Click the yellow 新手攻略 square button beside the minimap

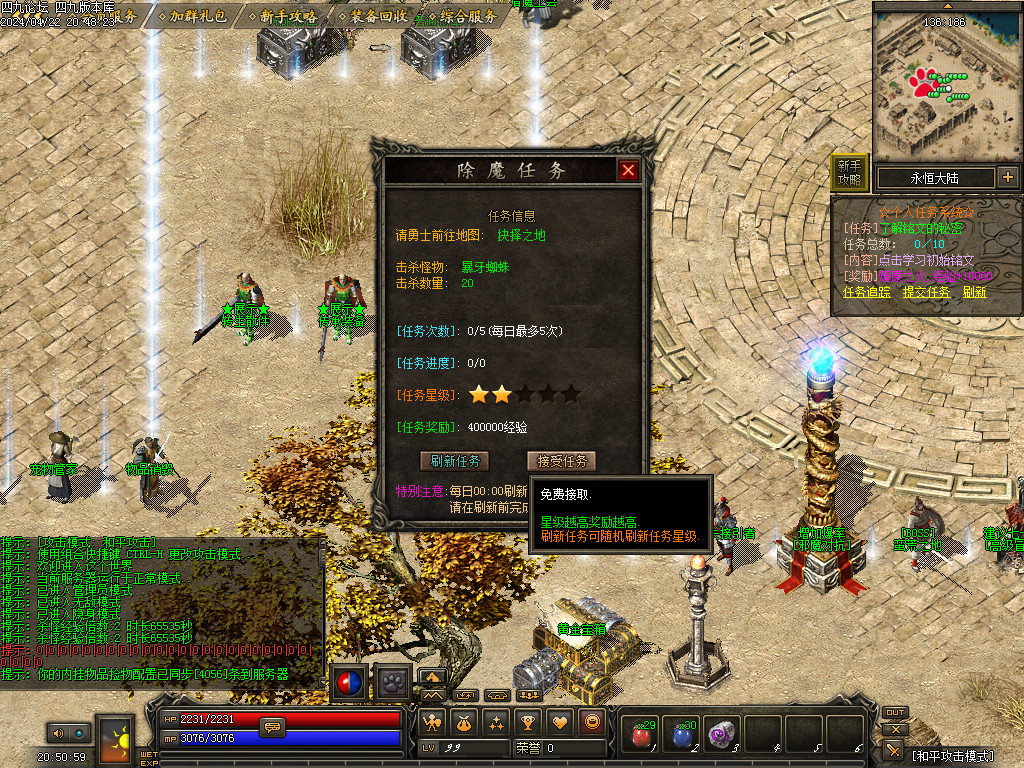click(849, 173)
